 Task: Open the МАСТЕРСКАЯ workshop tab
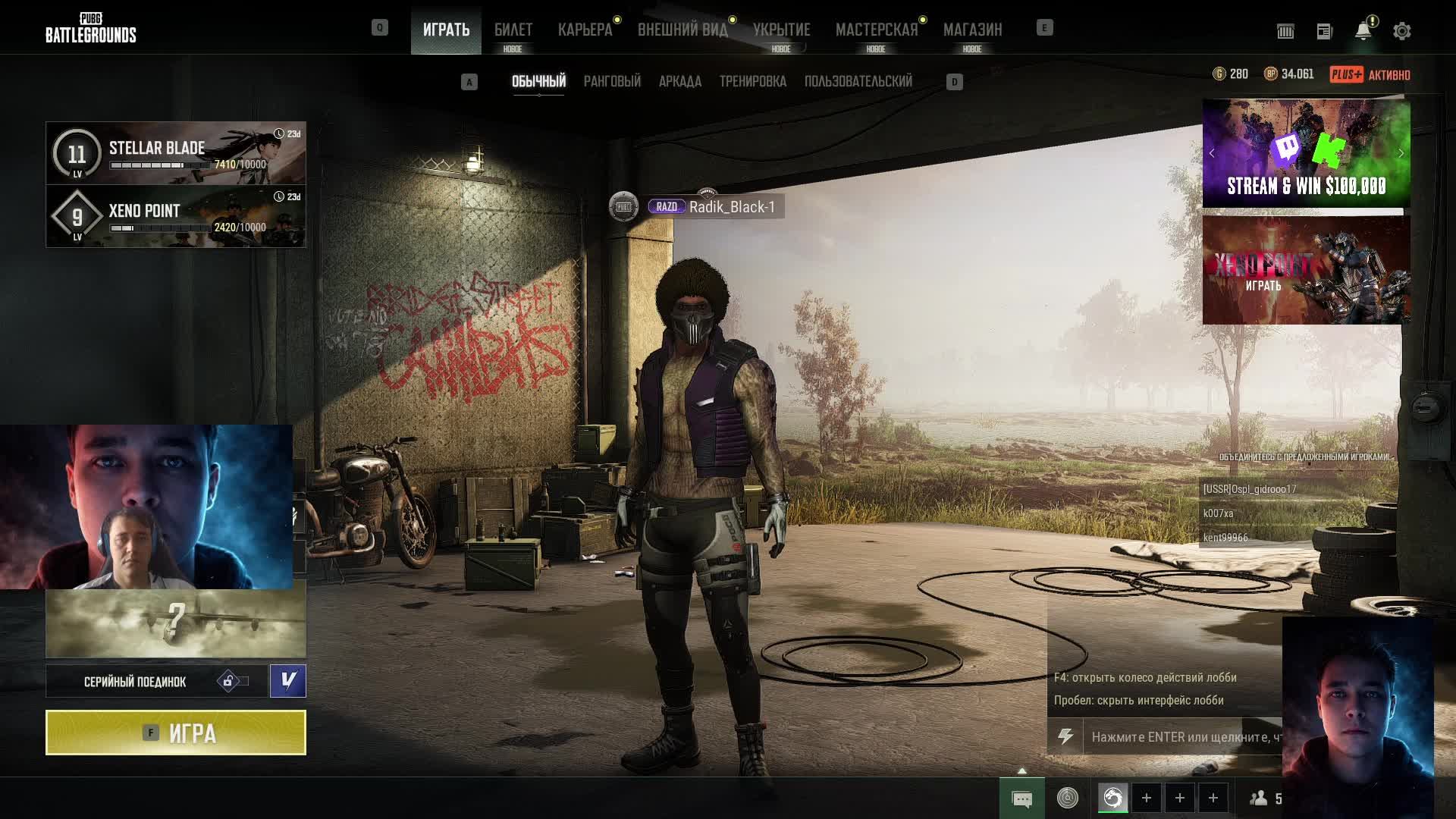coord(876,30)
